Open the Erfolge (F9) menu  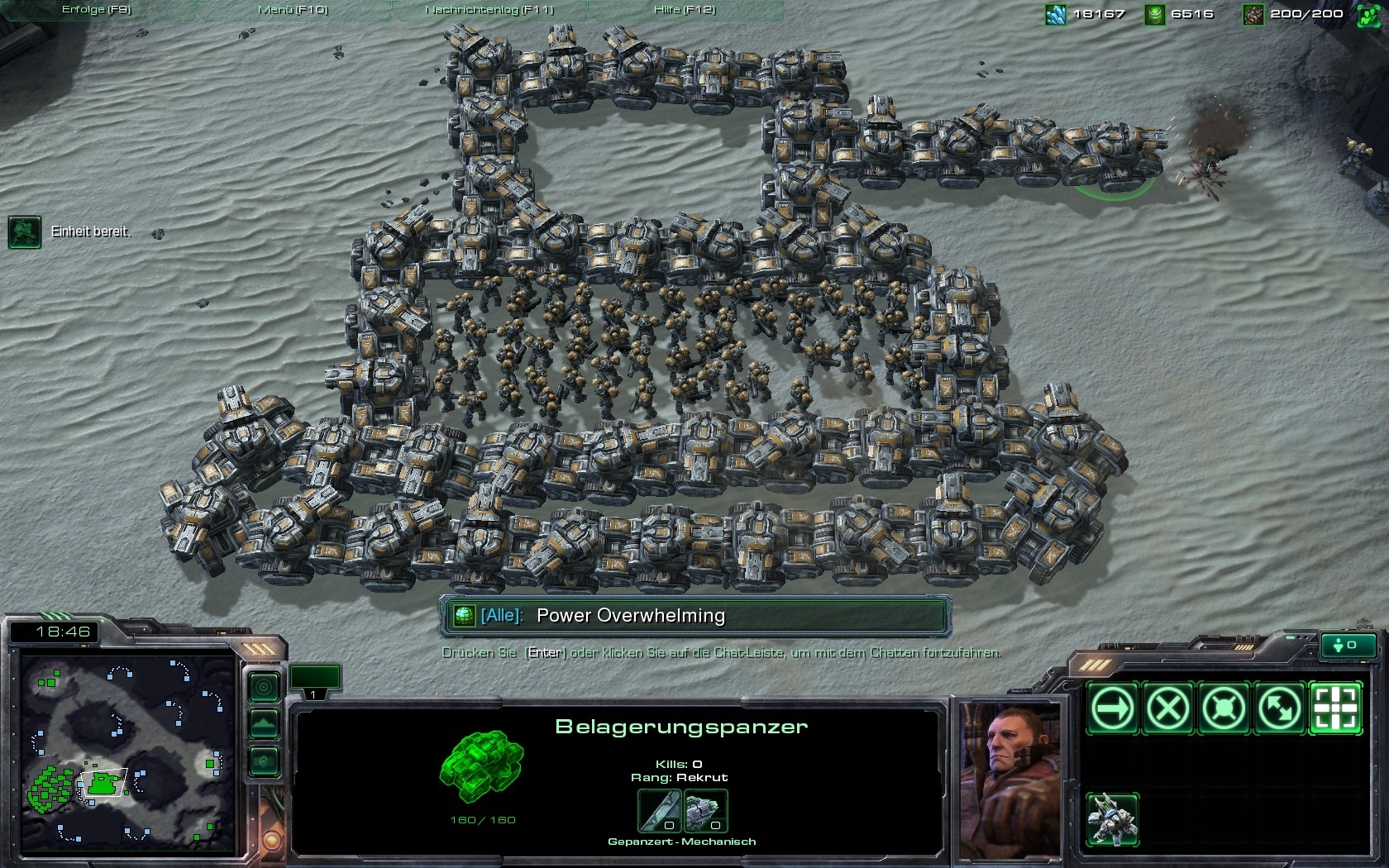96,10
